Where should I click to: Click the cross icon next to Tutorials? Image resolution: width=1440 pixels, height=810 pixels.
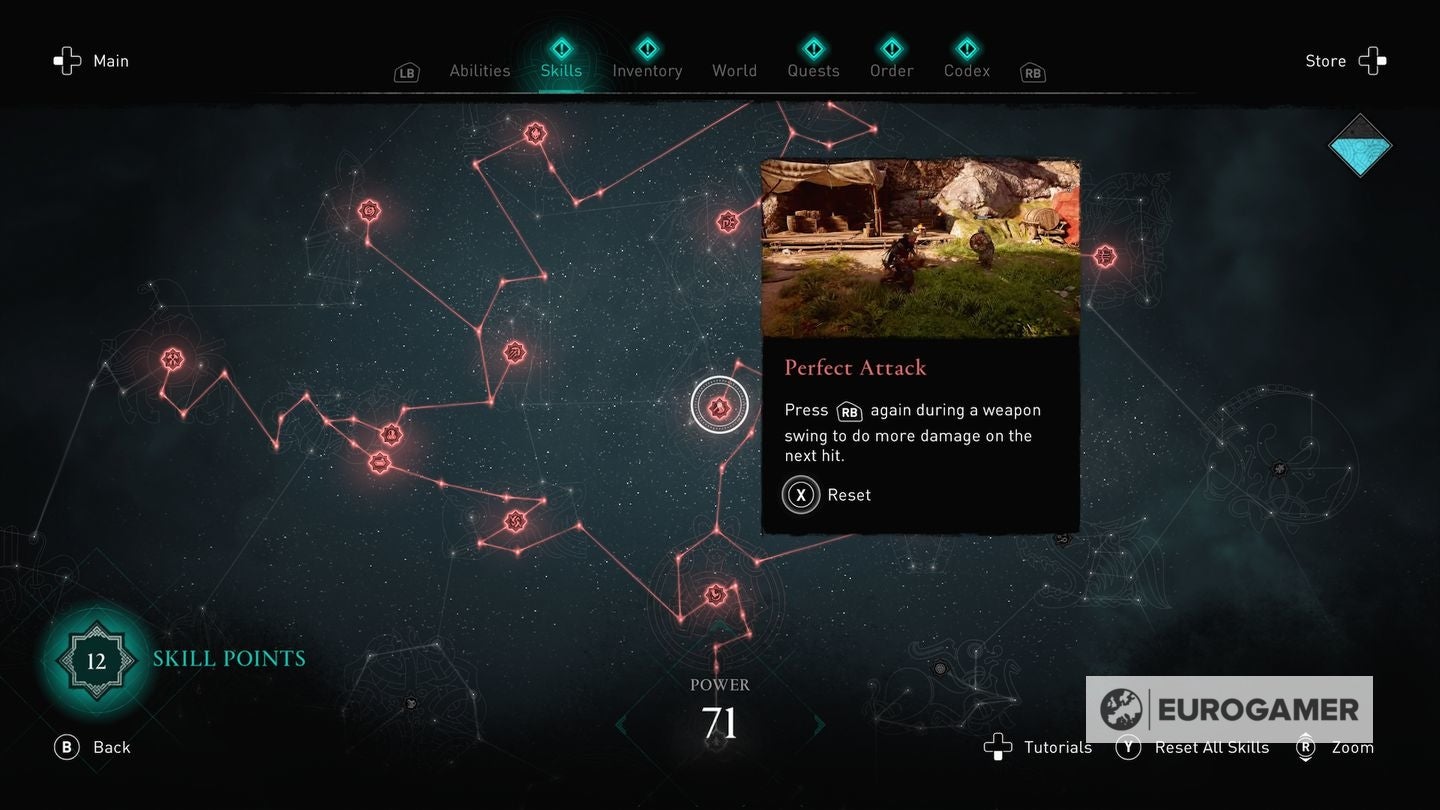tap(998, 747)
